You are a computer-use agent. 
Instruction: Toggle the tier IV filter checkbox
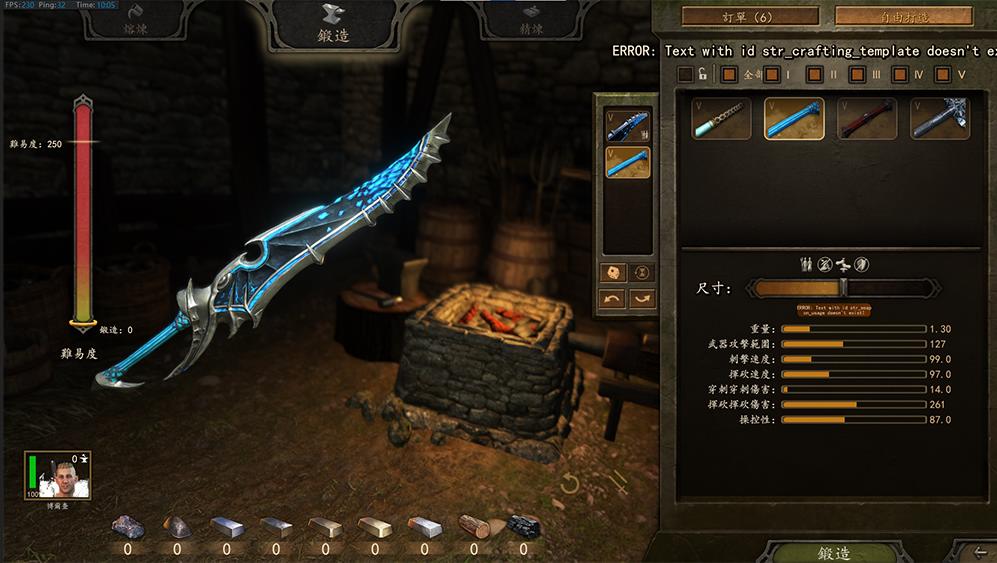900,74
